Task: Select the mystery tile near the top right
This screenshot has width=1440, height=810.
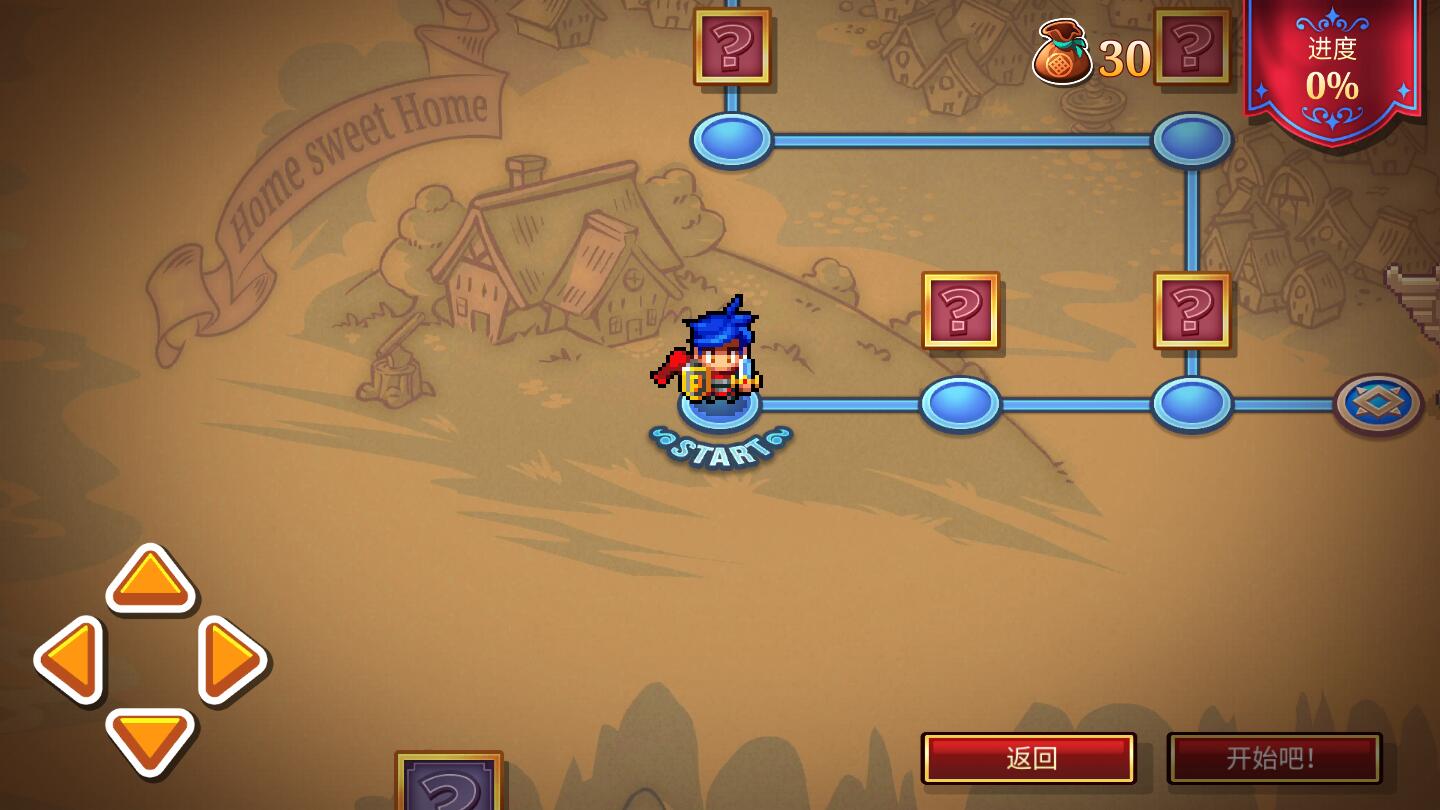Action: pos(1191,46)
